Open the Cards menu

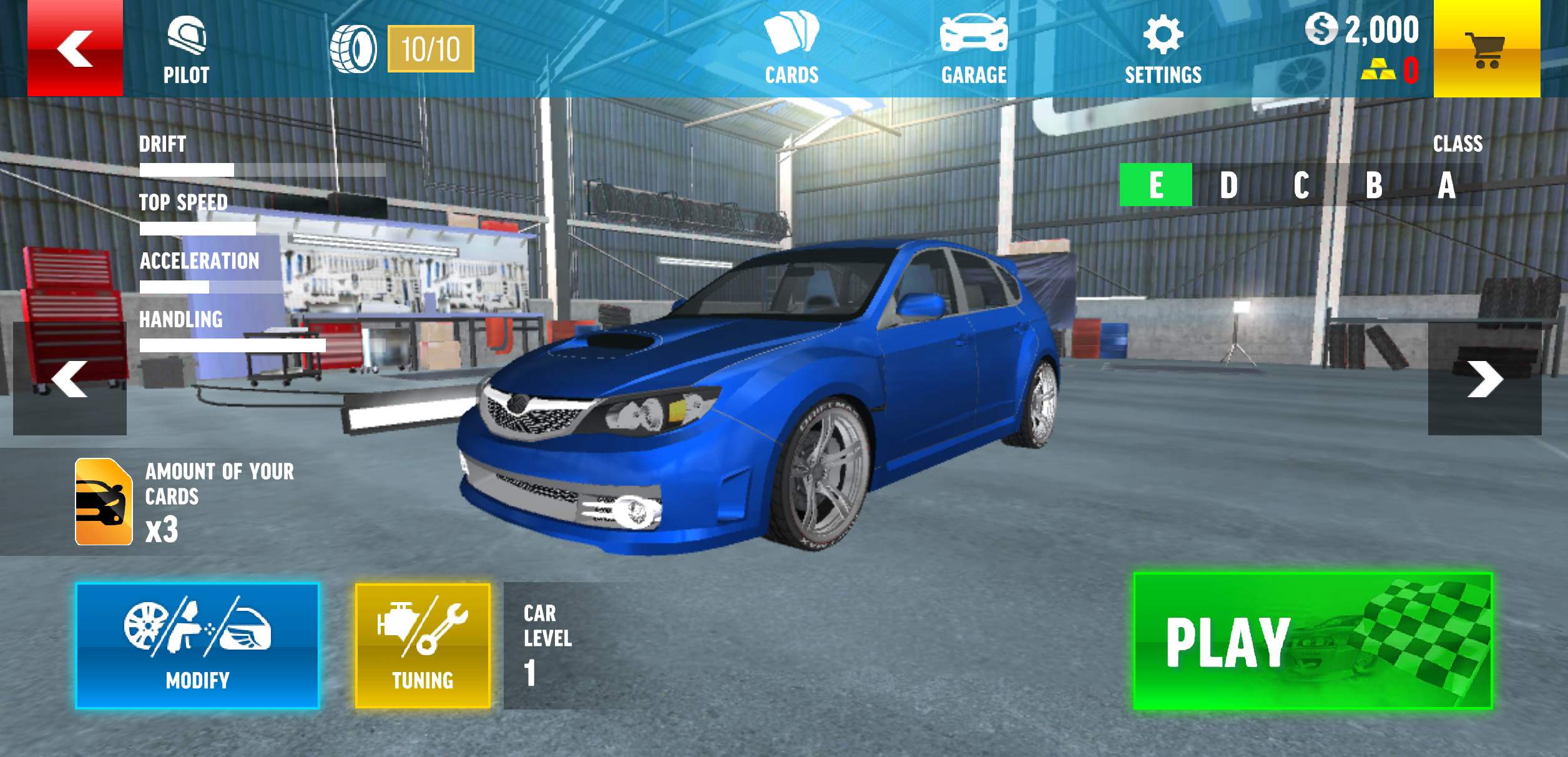[x=791, y=50]
